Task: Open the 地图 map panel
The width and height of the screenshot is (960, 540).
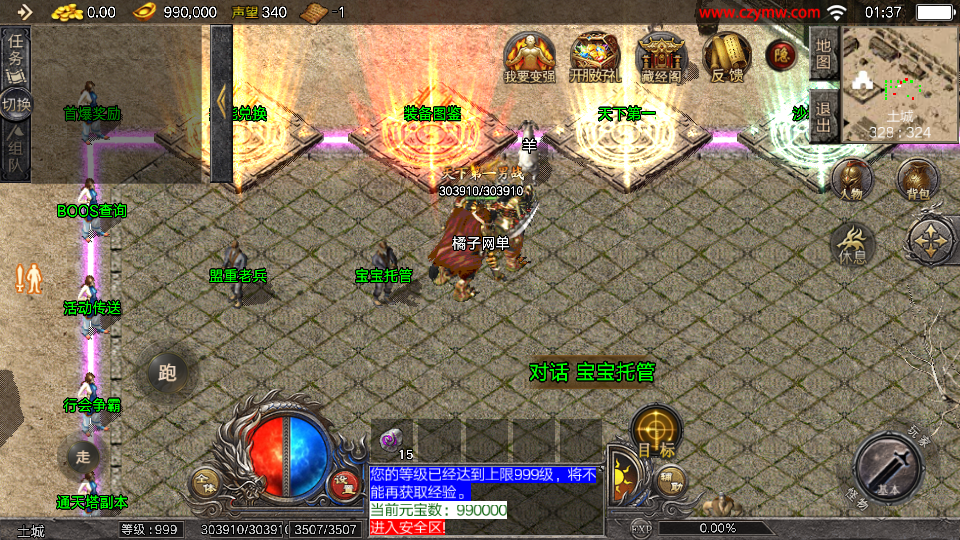Action: [x=823, y=53]
